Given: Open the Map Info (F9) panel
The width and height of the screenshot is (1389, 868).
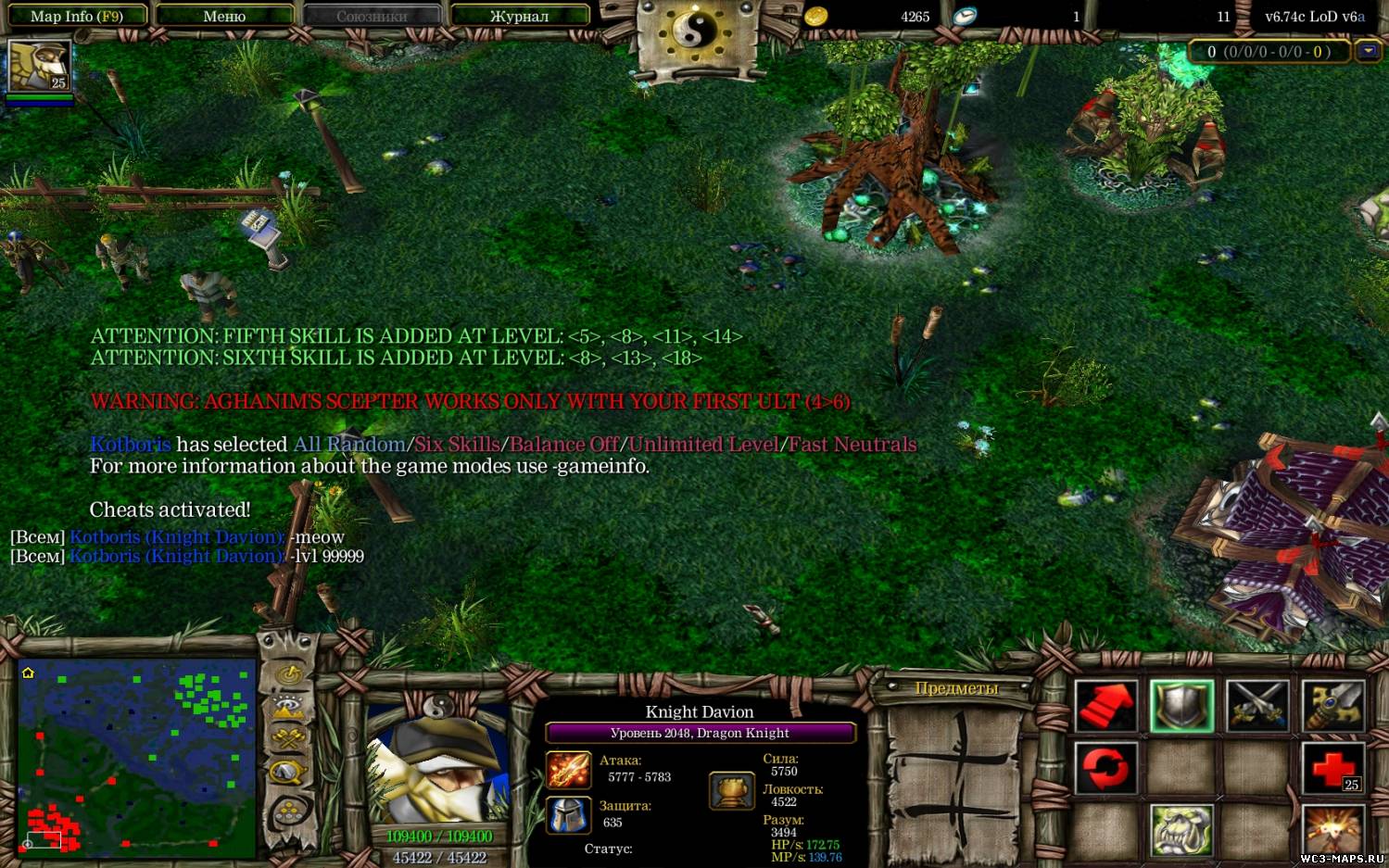Looking at the screenshot, I should coord(76,16).
